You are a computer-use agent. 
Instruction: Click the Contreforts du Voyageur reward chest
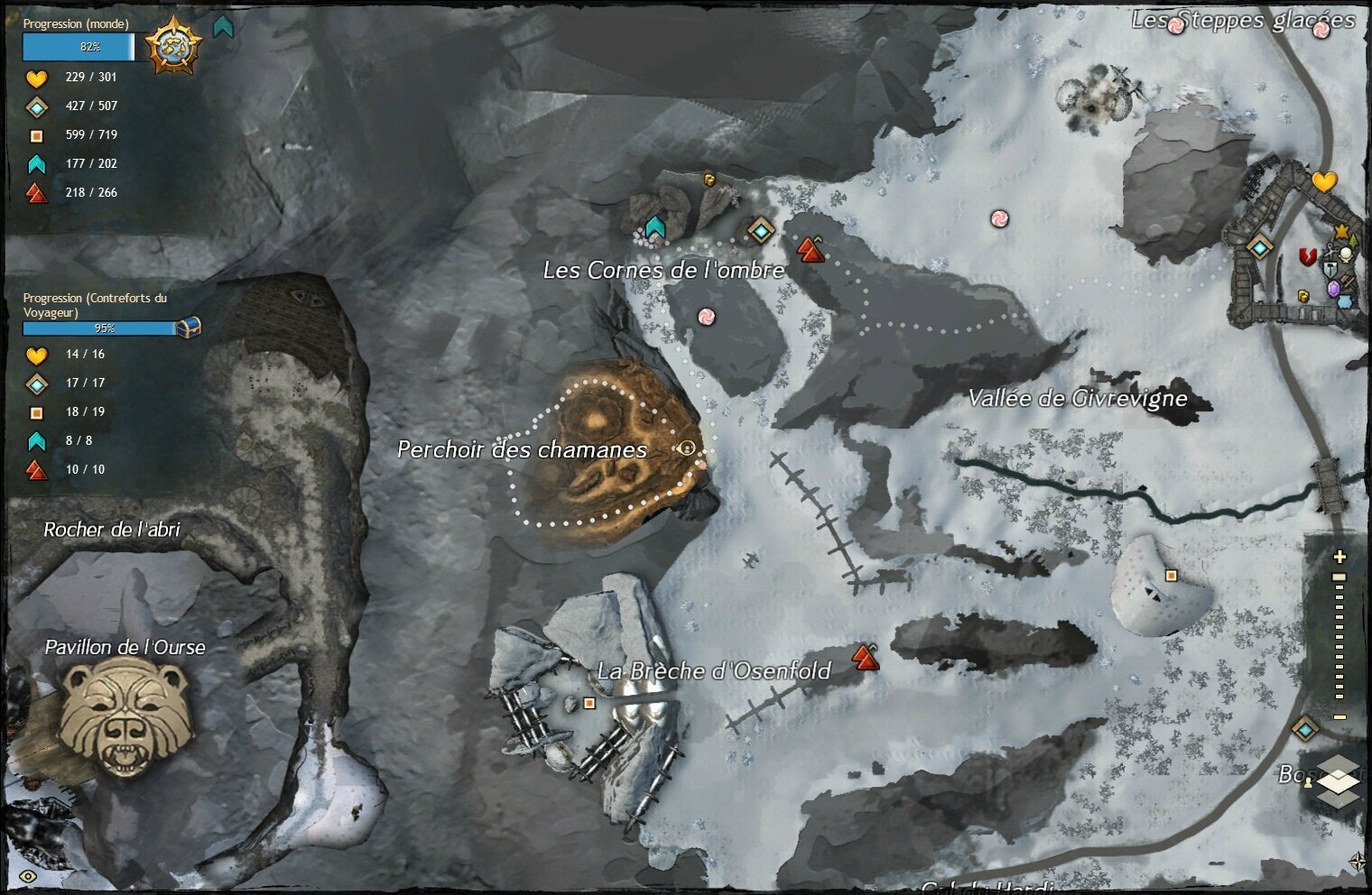click(x=188, y=327)
